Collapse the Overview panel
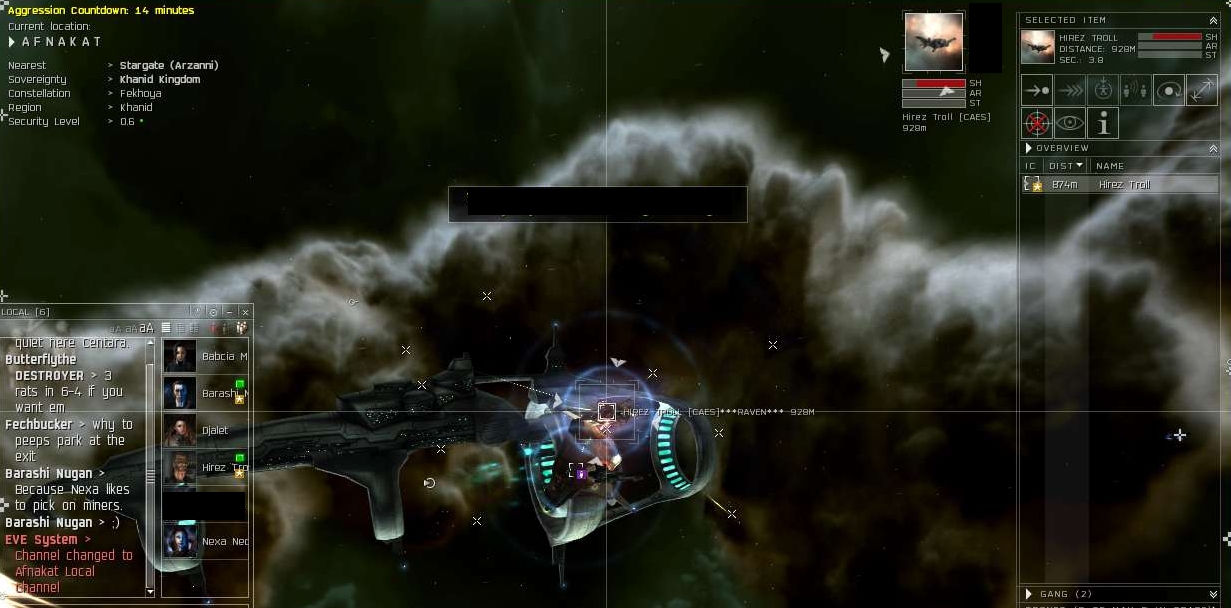This screenshot has height=608, width=1231. tap(1214, 148)
